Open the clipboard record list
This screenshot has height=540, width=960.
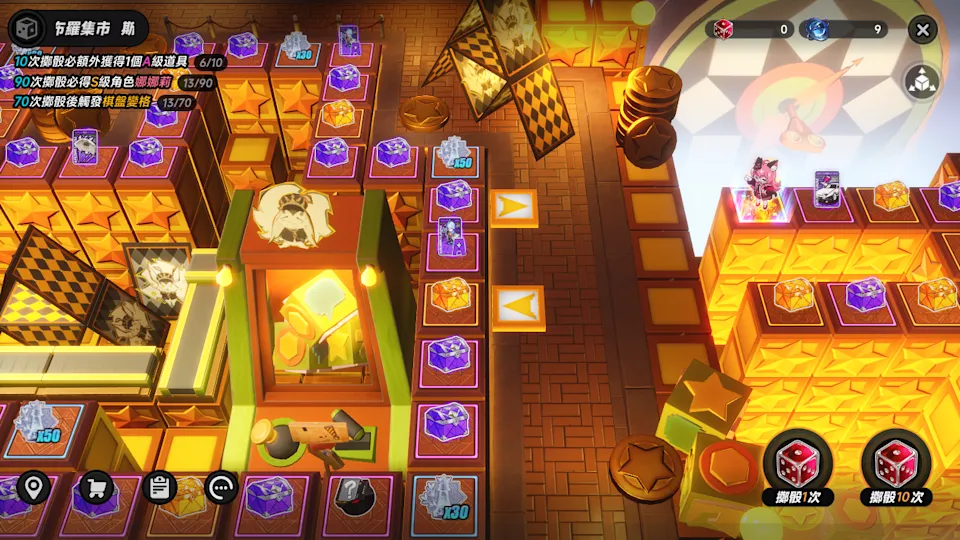click(159, 487)
